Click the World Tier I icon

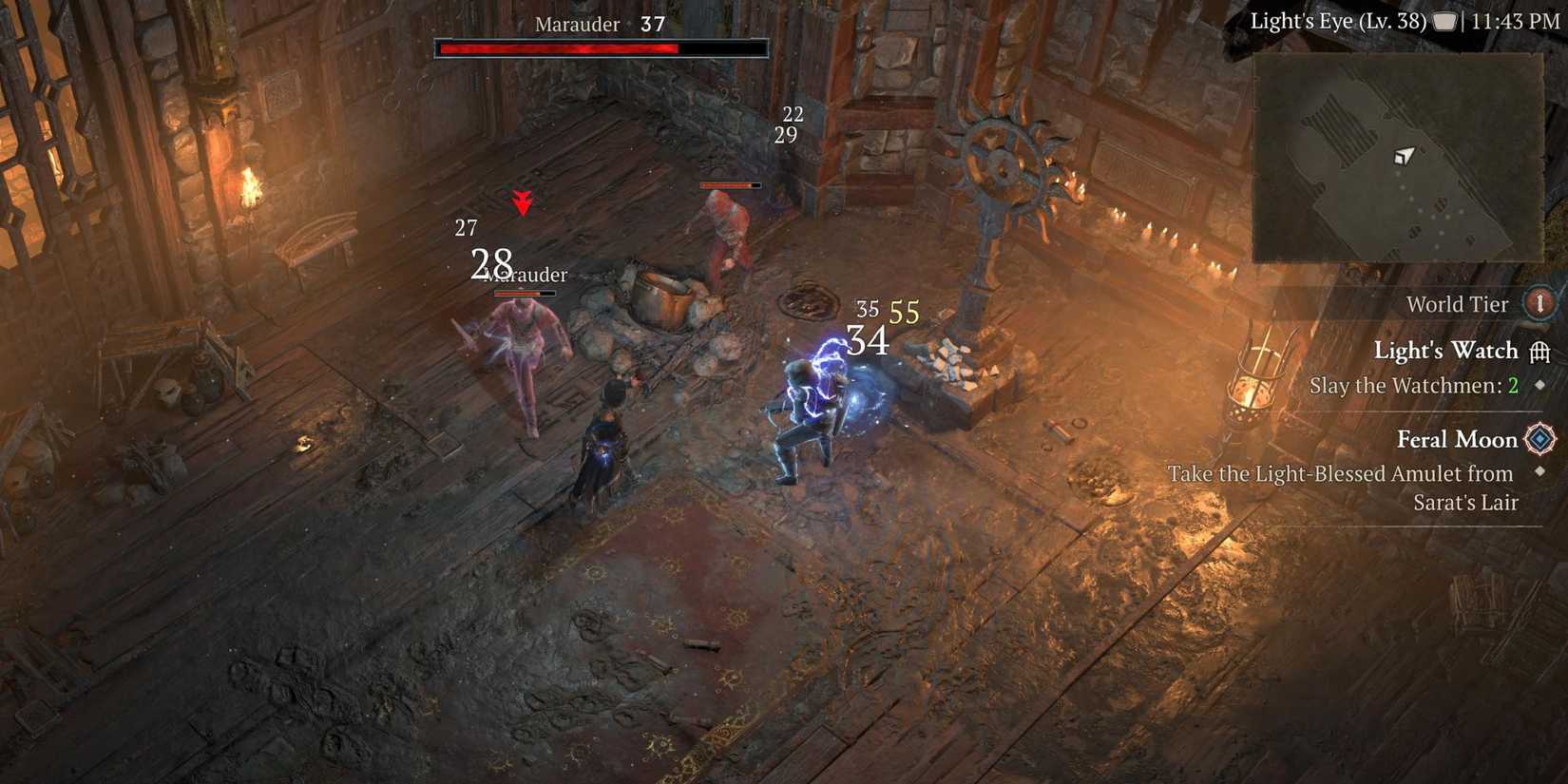1540,303
